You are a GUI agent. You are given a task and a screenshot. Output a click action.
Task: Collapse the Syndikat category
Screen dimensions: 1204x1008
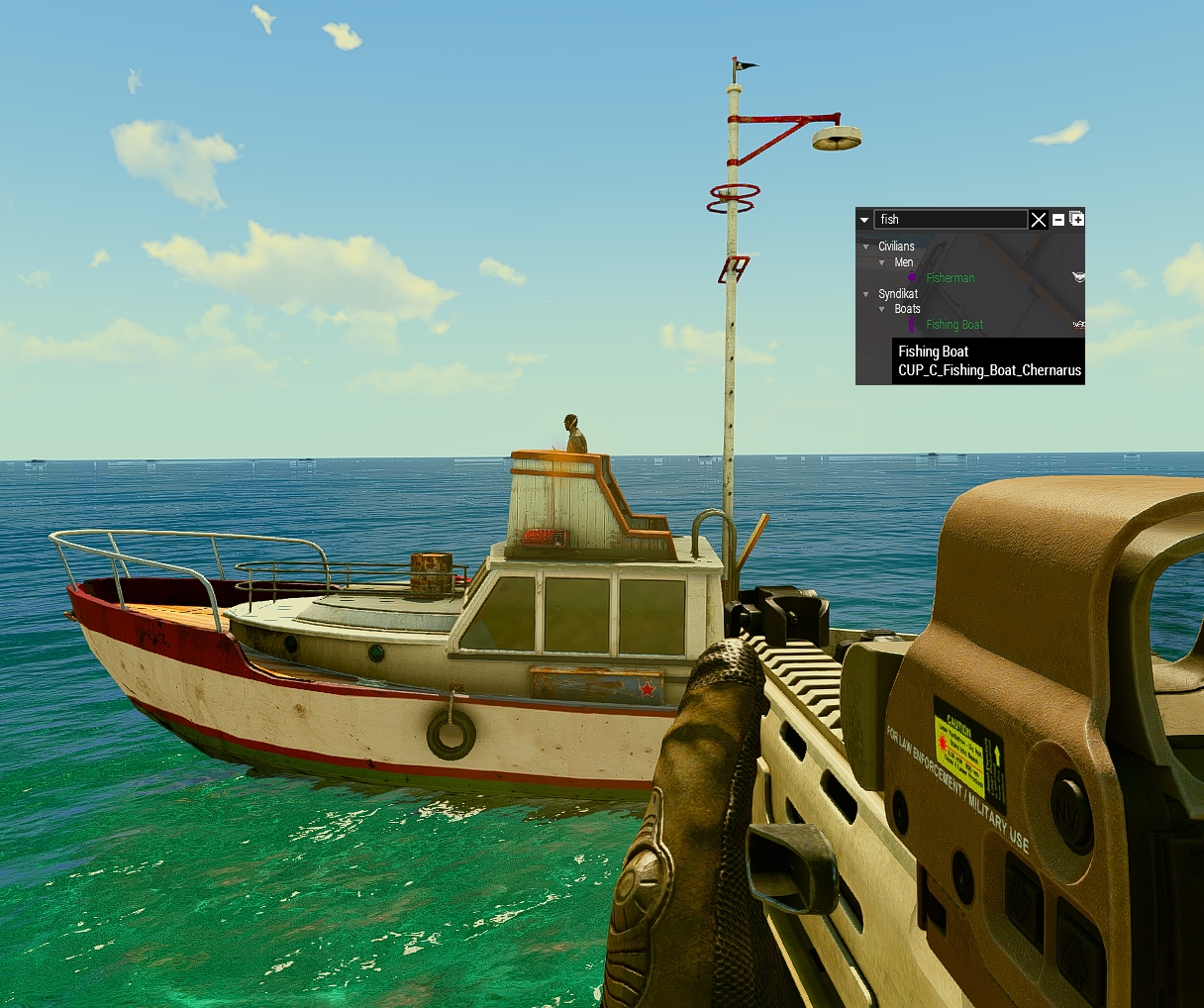(x=866, y=294)
